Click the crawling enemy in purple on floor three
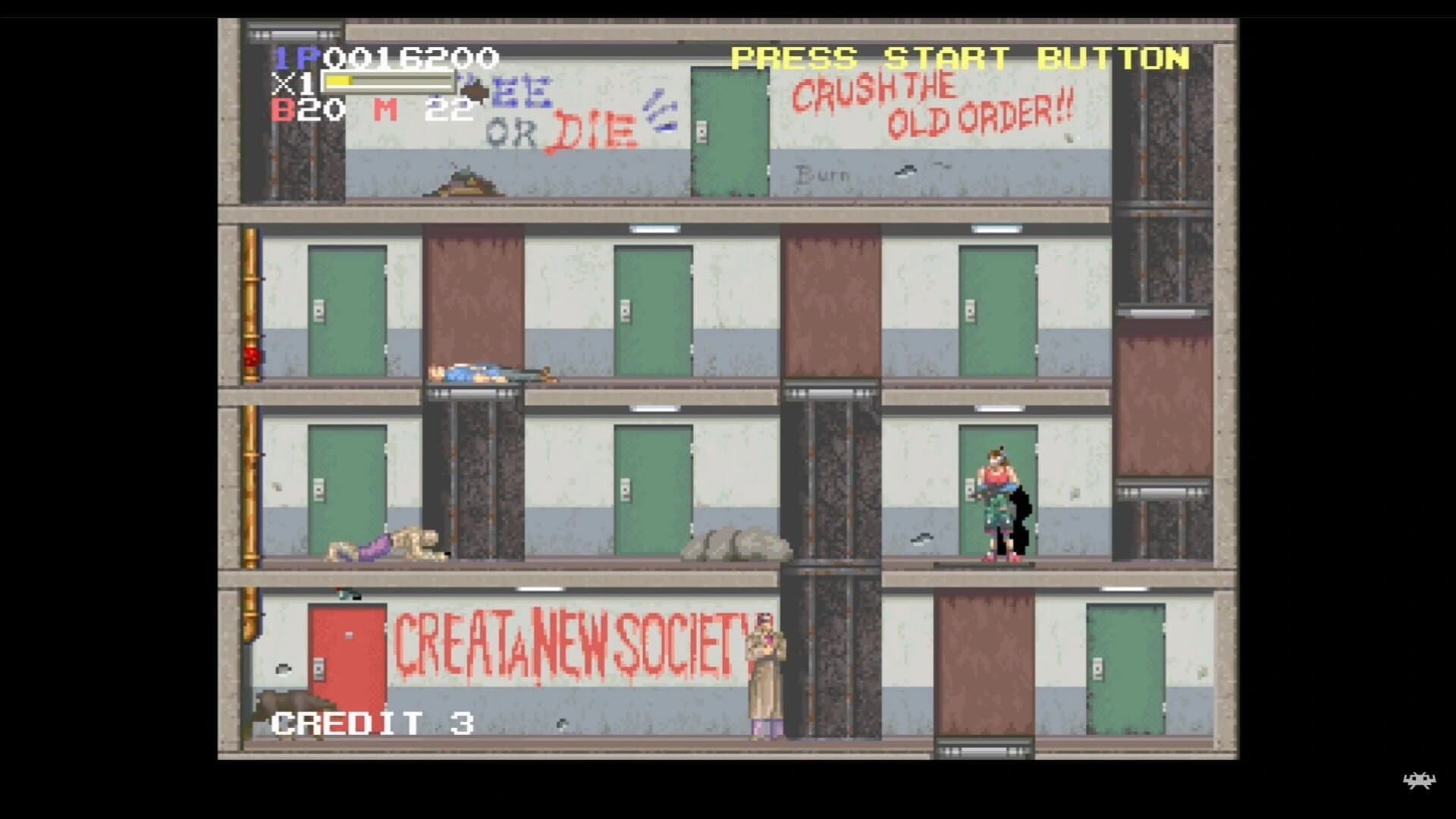The height and width of the screenshot is (819, 1456). (379, 546)
